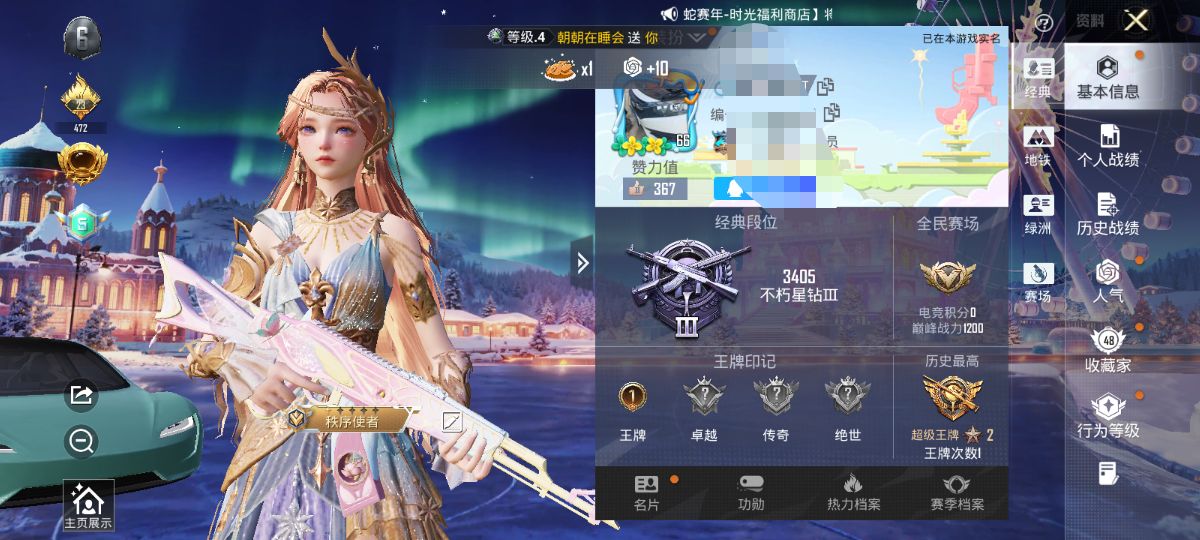Viewport: 1200px width, 540px height.
Task: Close the profile panel with the X
Action: tap(1135, 21)
